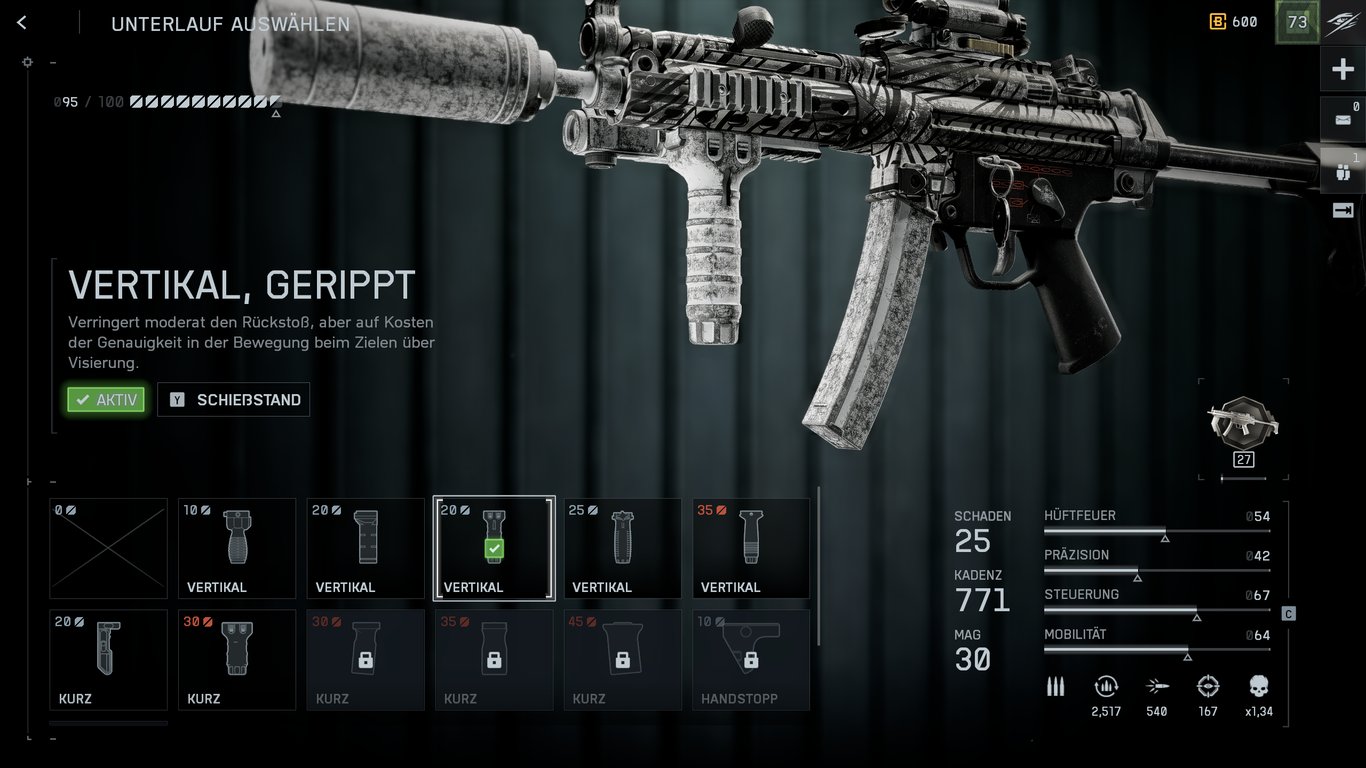1366x768 pixels.
Task: Select the empty no-underbarrel slot
Action: coord(109,548)
